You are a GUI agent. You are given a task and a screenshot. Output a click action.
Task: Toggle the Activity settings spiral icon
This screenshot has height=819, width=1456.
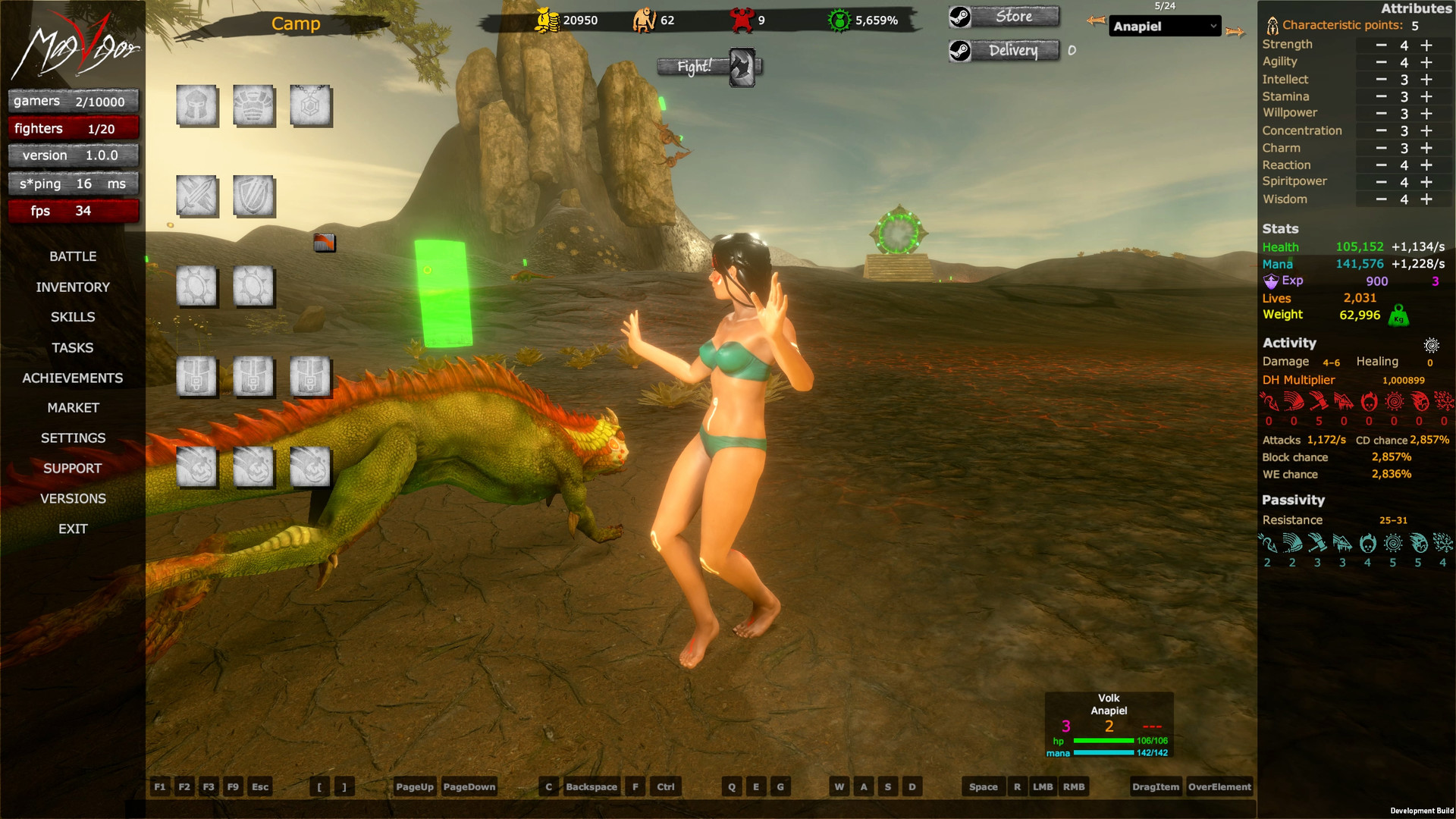click(x=1432, y=345)
